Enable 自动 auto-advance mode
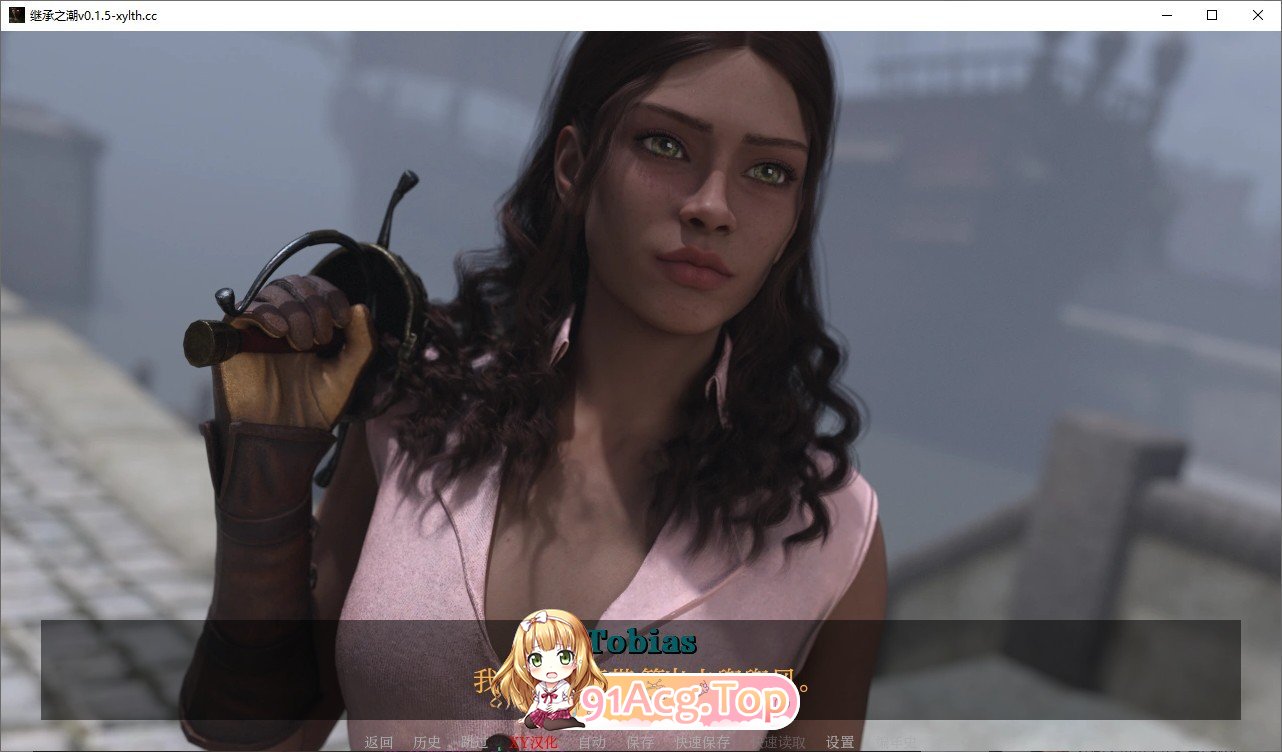The height and width of the screenshot is (752, 1282). pos(593,743)
